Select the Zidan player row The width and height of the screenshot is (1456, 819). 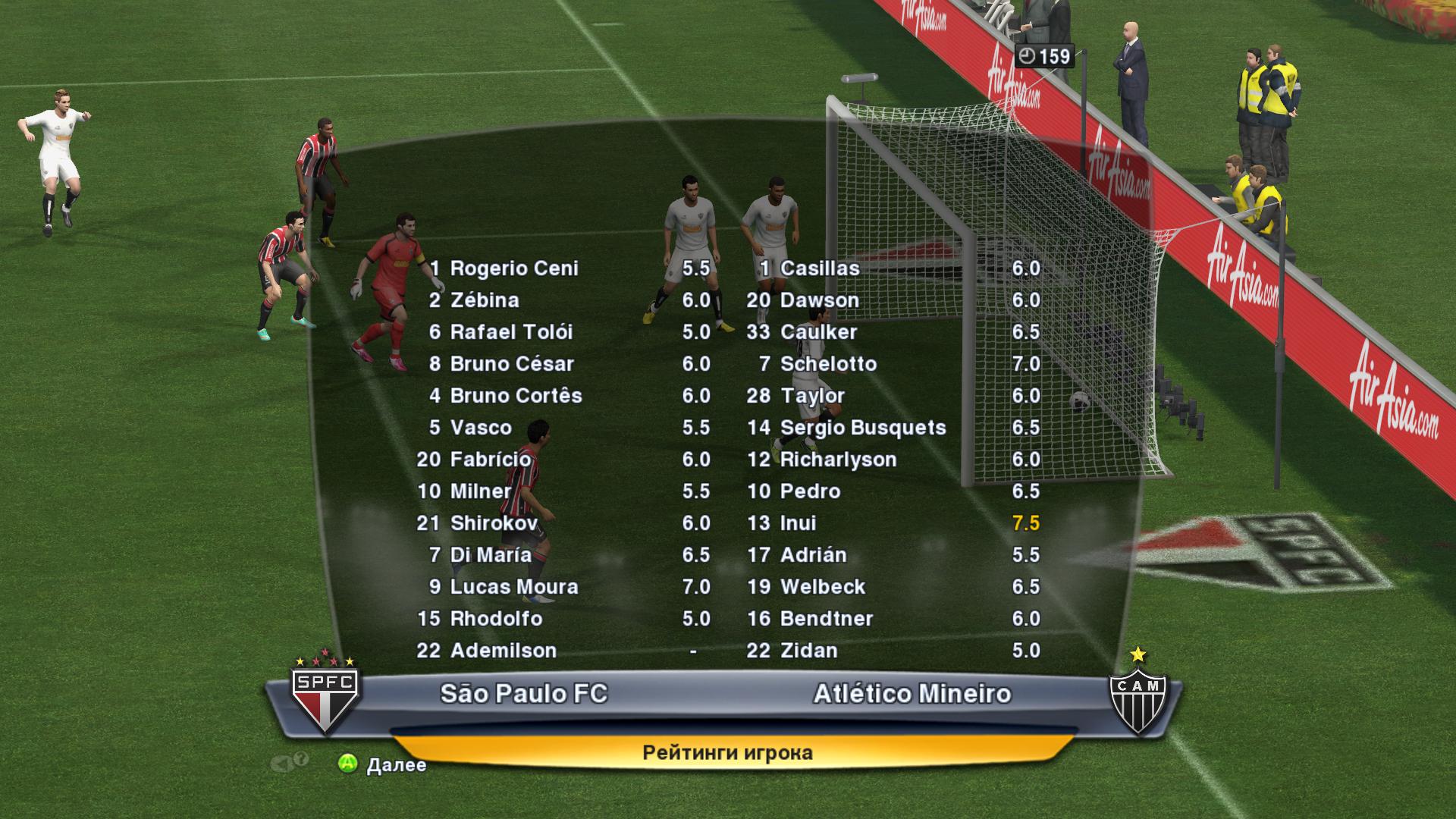coord(808,651)
